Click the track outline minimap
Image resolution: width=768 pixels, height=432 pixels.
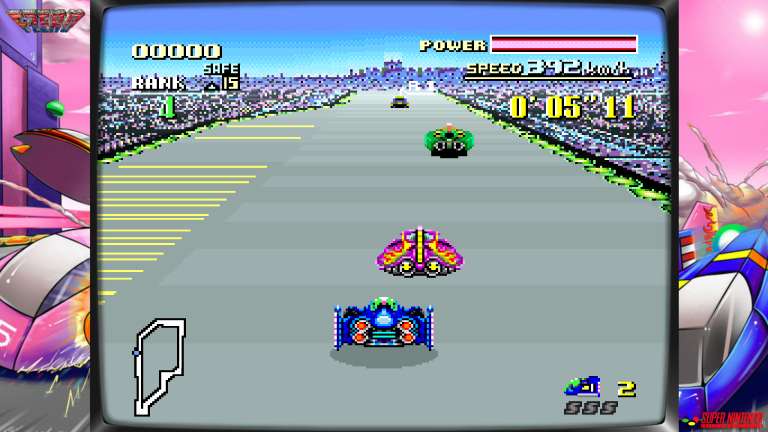tap(160, 365)
